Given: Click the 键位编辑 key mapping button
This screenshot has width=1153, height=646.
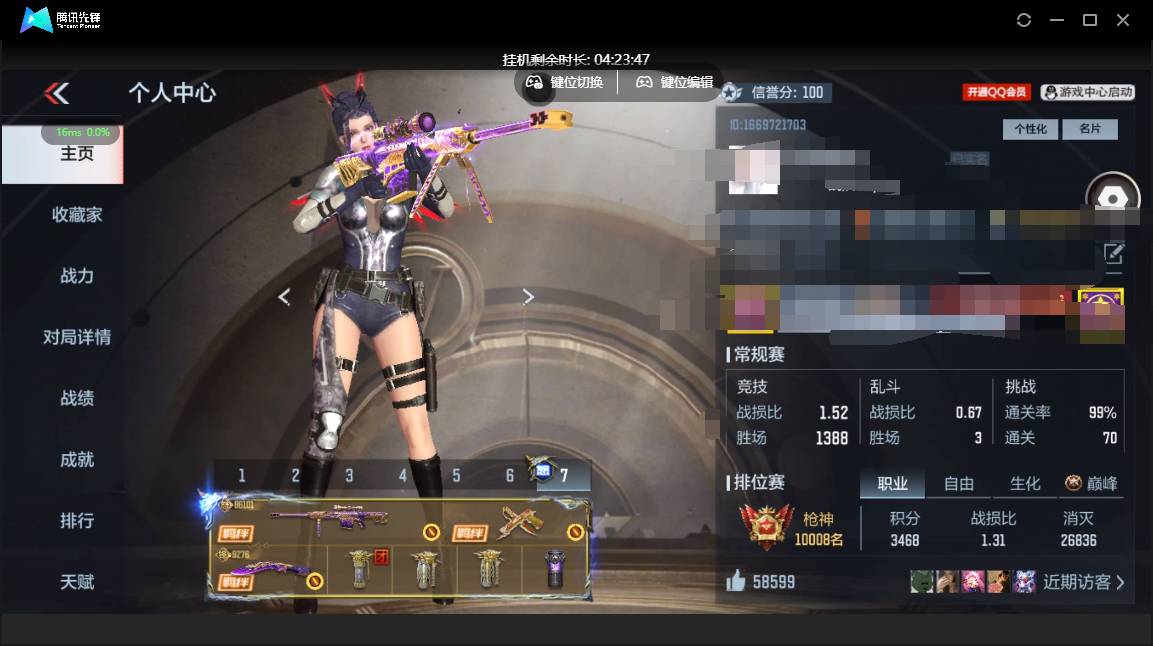Looking at the screenshot, I should coord(675,82).
